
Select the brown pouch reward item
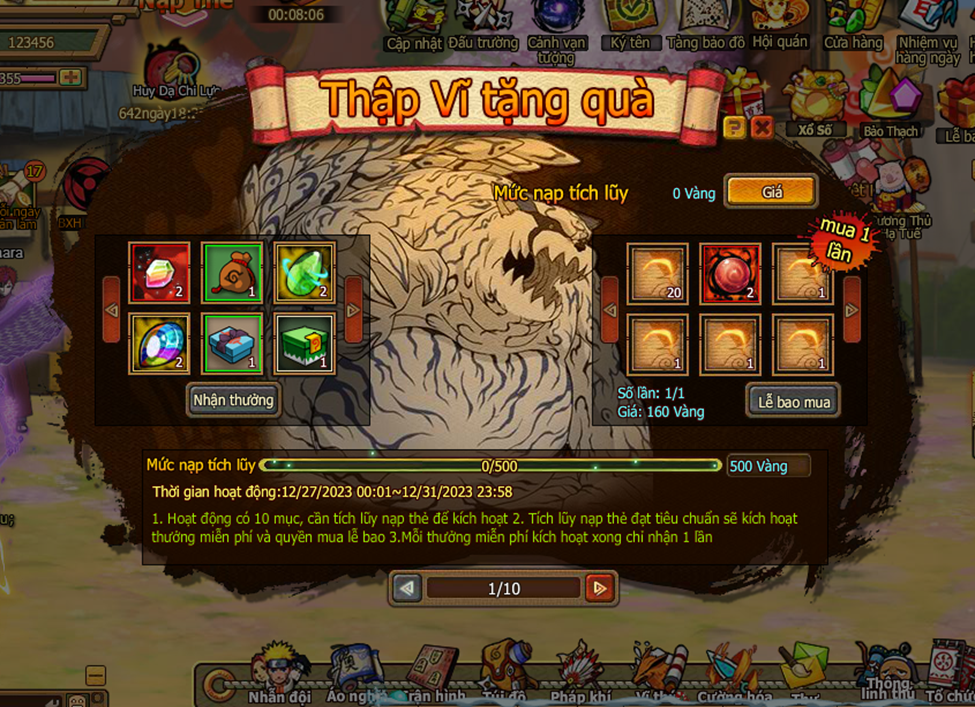[232, 273]
